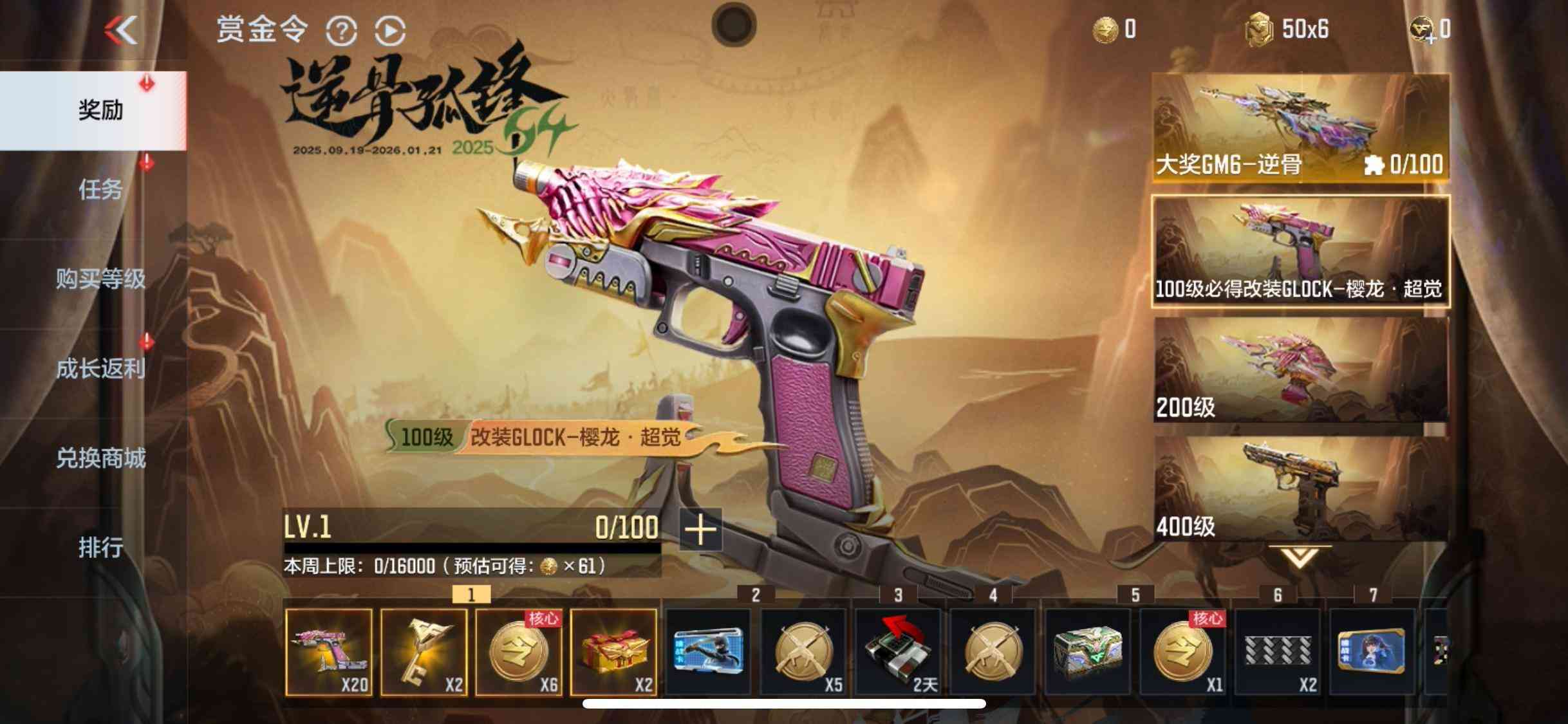Select the 购买等级 tab
Image resolution: width=1568 pixels, height=724 pixels.
[x=100, y=279]
